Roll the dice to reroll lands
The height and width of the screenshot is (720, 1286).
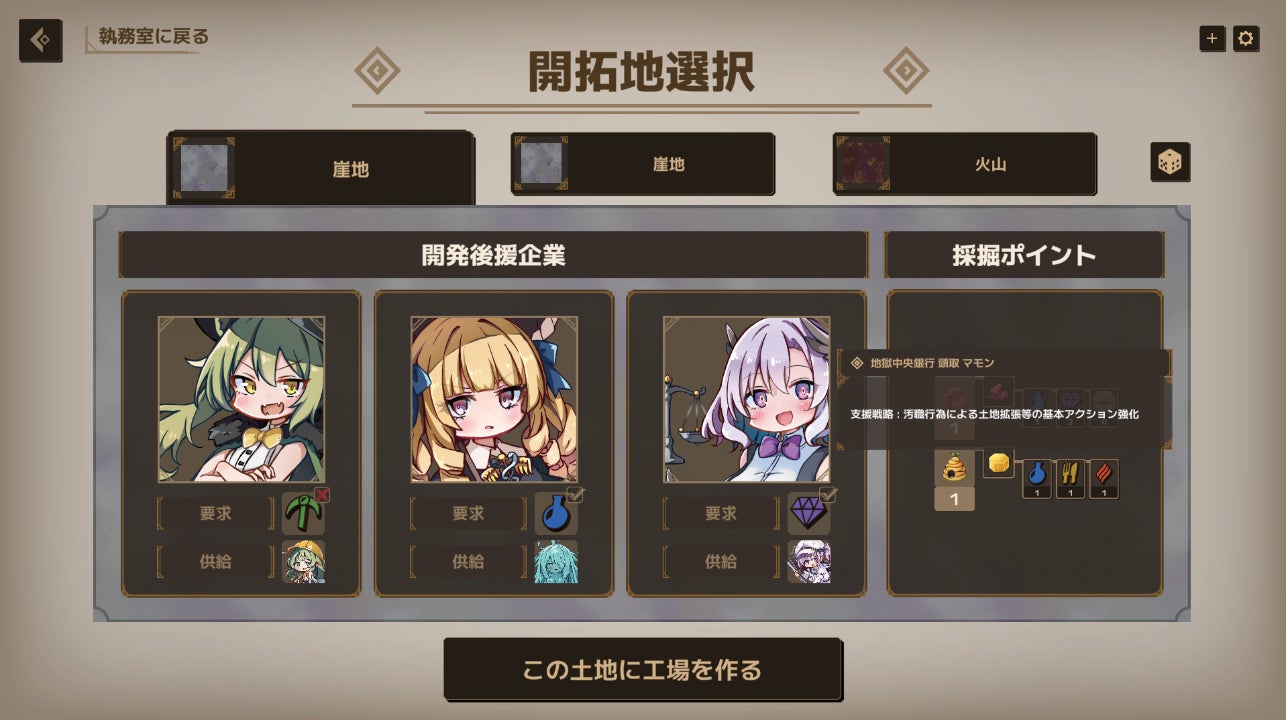pos(1169,162)
